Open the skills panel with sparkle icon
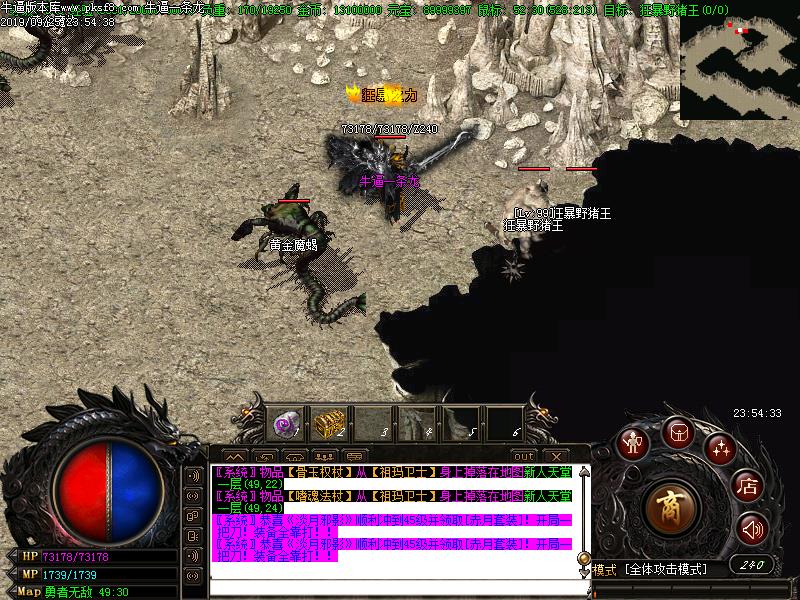The height and width of the screenshot is (600, 800). tap(720, 447)
